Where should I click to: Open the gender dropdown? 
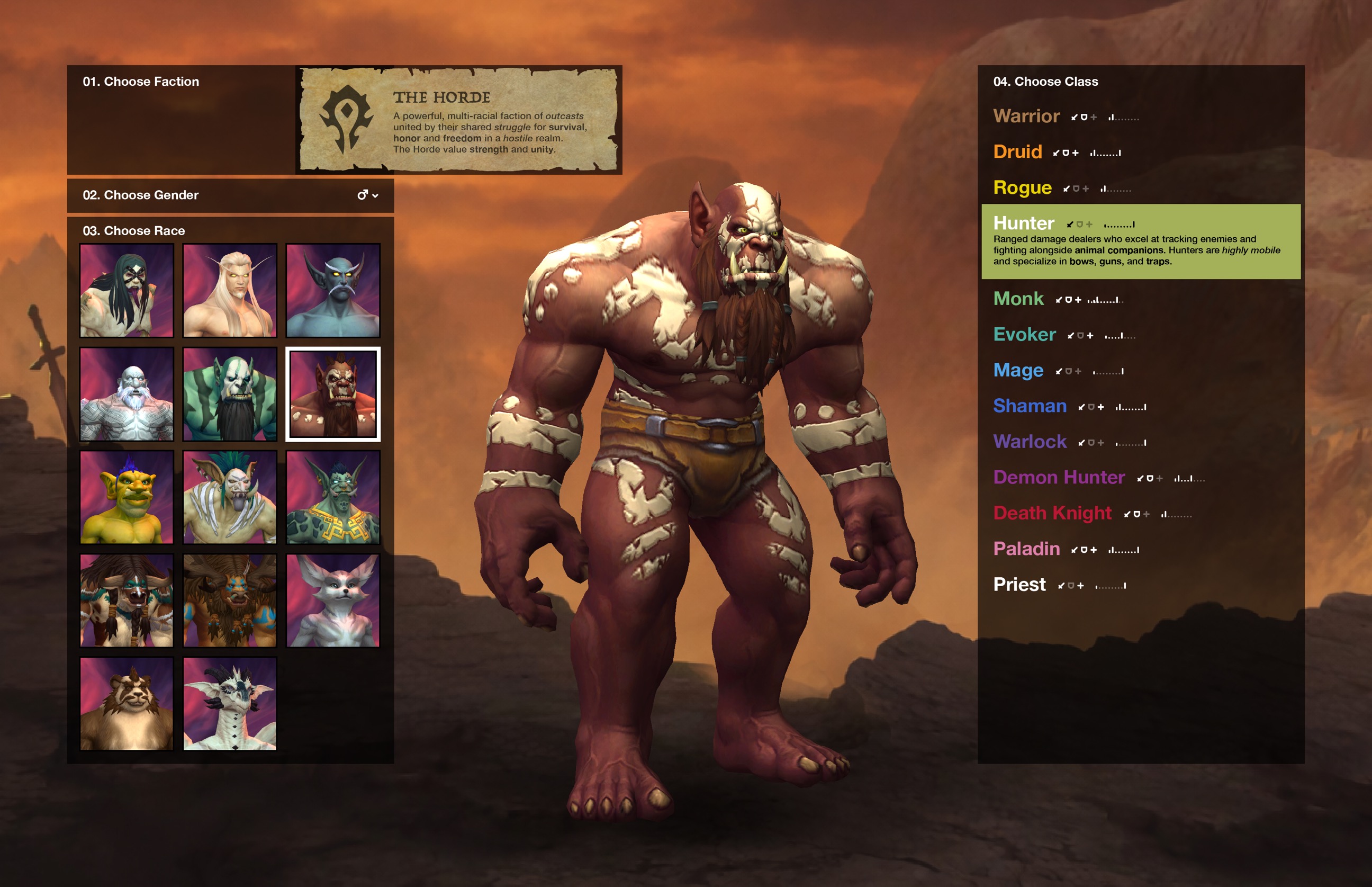367,195
